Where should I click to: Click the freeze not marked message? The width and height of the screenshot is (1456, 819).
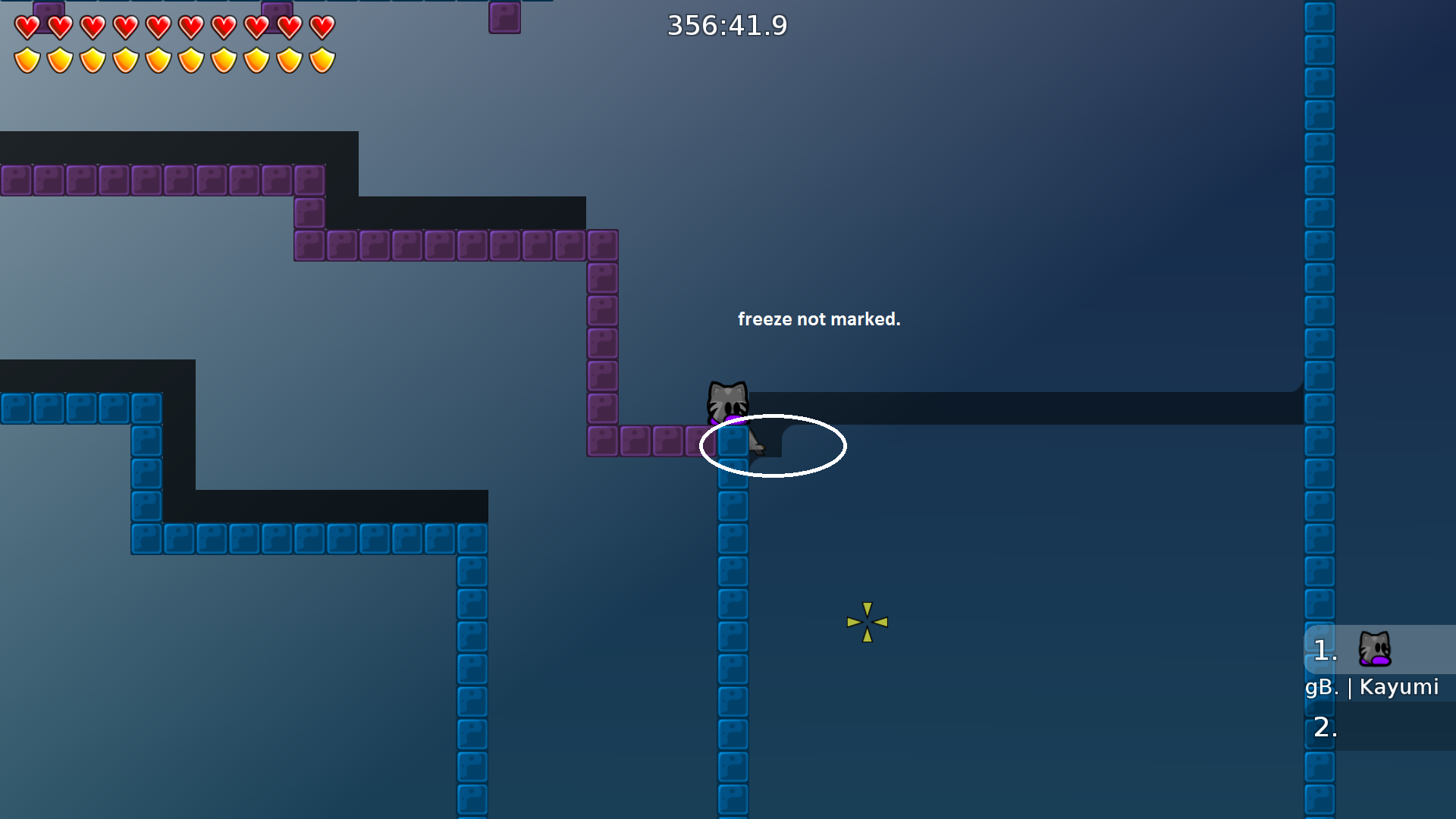coord(820,319)
